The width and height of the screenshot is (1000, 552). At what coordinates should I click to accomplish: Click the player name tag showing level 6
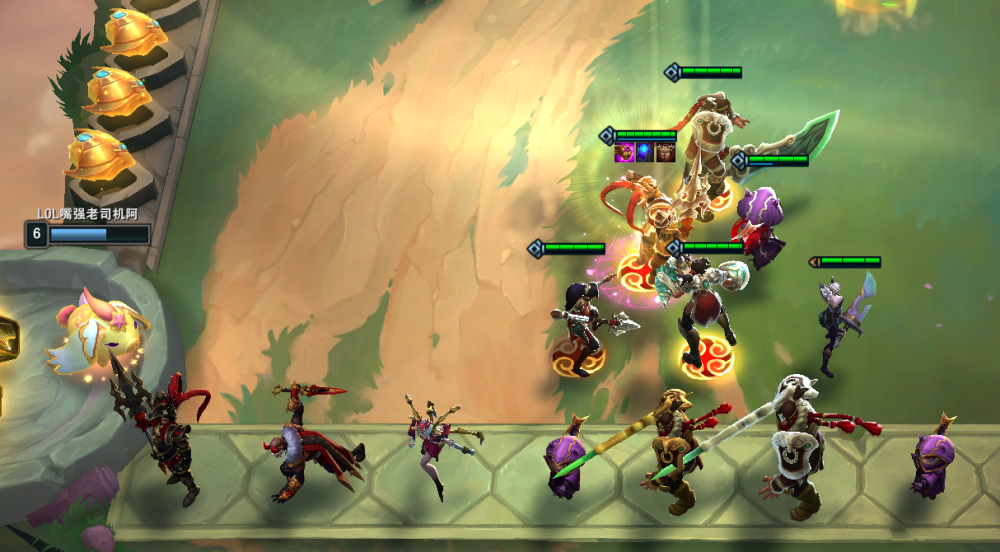[x=88, y=233]
